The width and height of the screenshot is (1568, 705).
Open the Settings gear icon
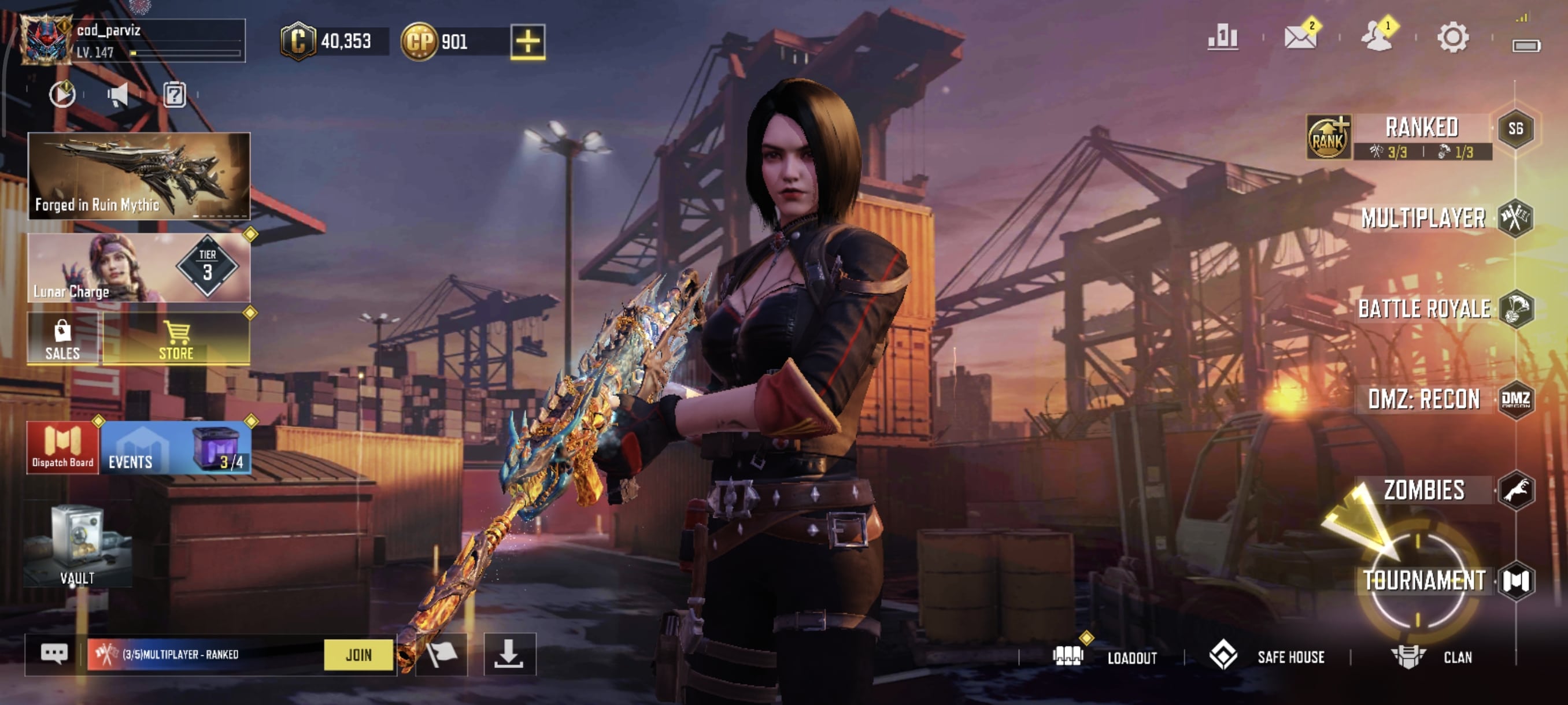coord(1452,38)
